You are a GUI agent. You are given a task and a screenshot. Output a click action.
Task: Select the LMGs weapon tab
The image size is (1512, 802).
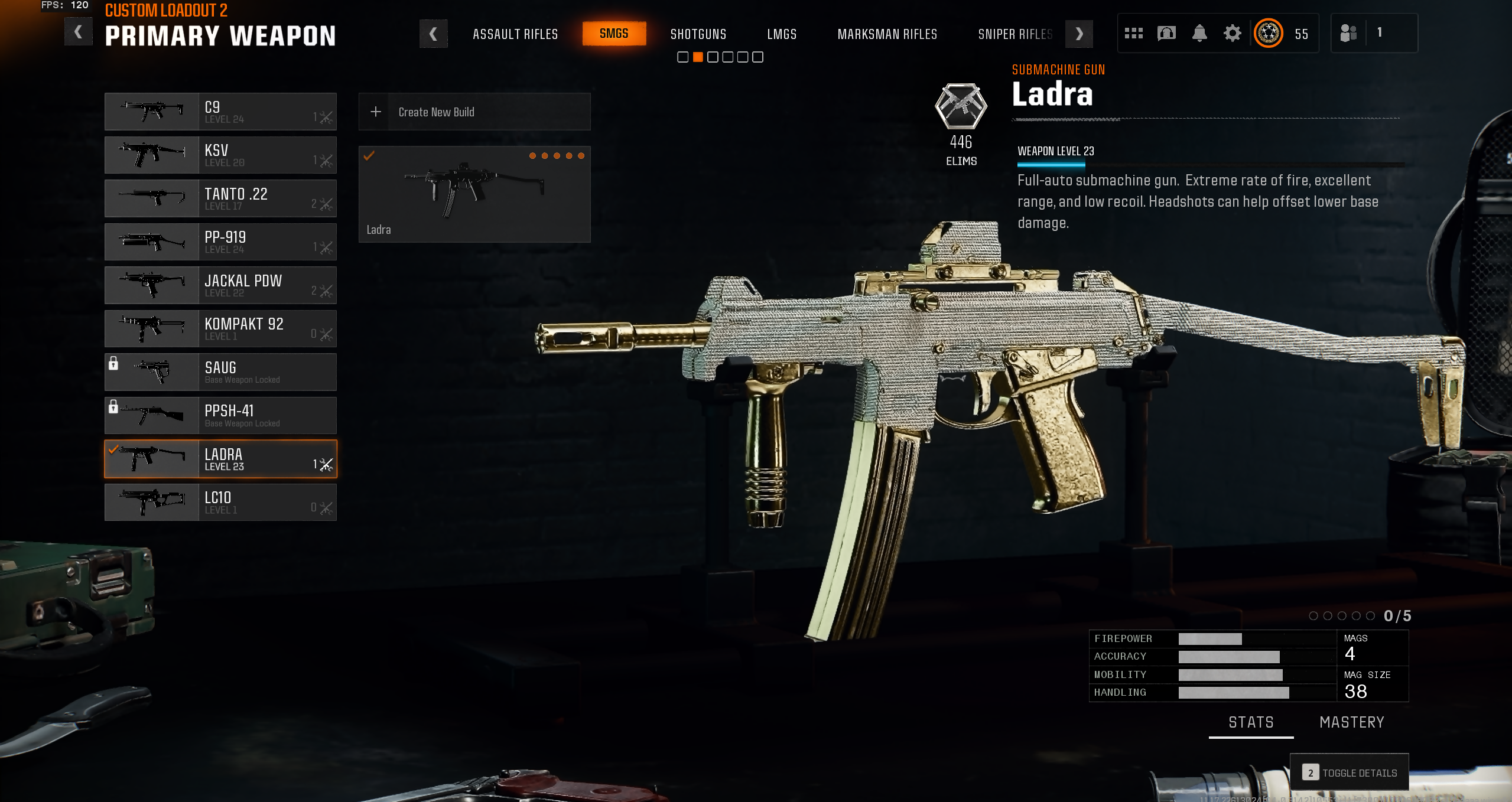pos(782,34)
